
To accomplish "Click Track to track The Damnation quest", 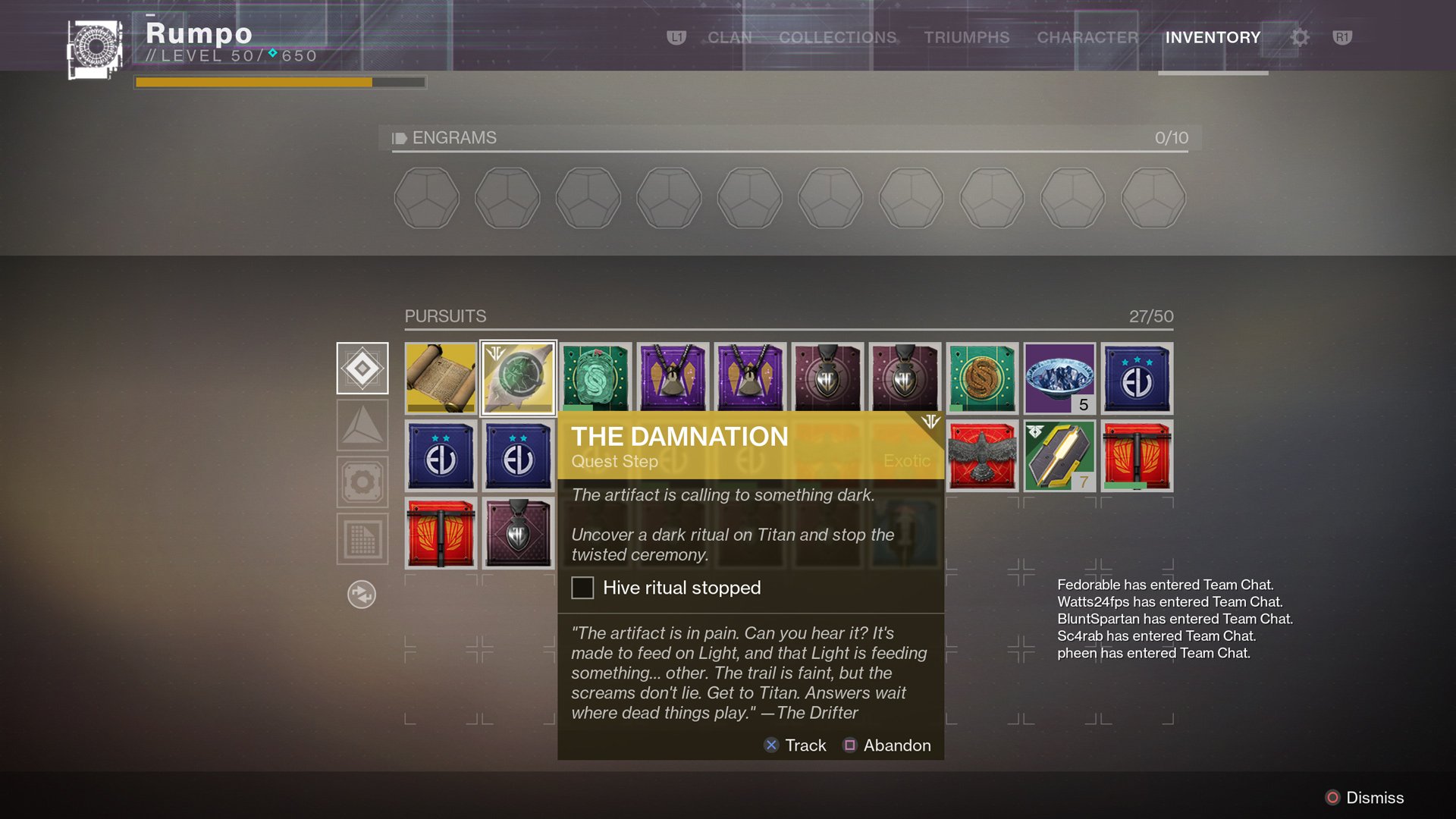I will click(795, 745).
